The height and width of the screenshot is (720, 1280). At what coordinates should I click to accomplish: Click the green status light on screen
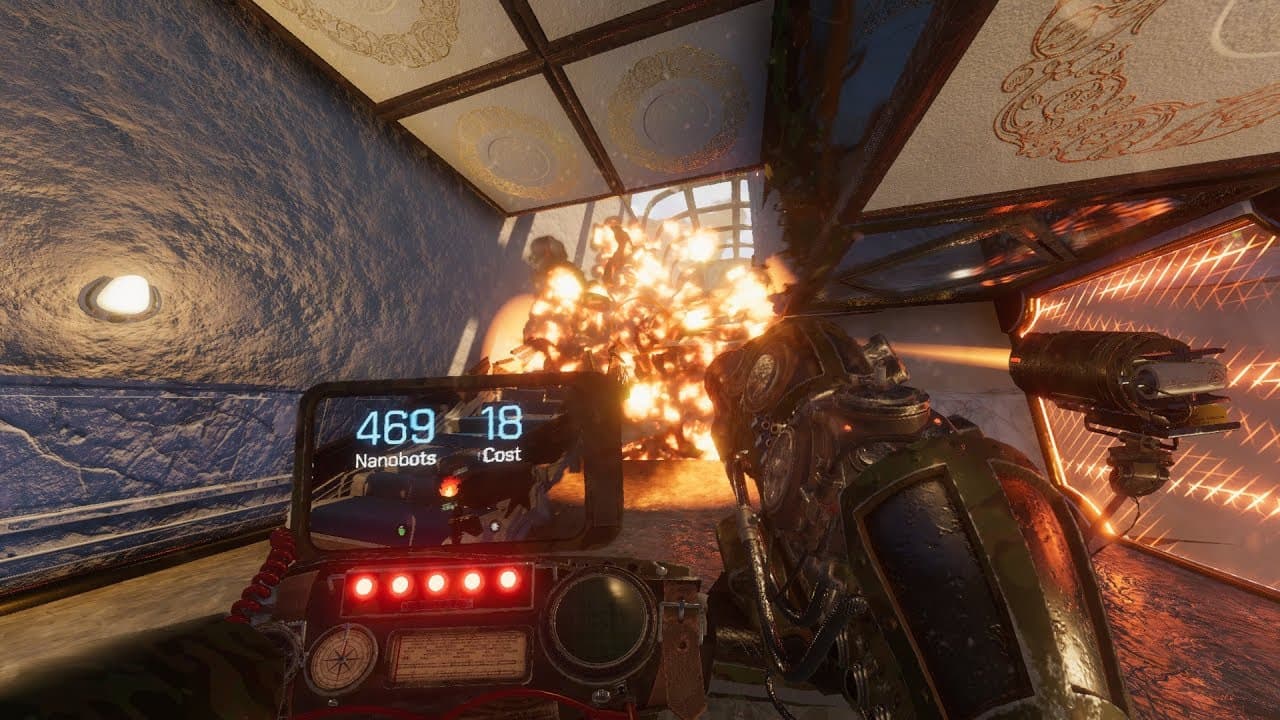click(x=400, y=528)
